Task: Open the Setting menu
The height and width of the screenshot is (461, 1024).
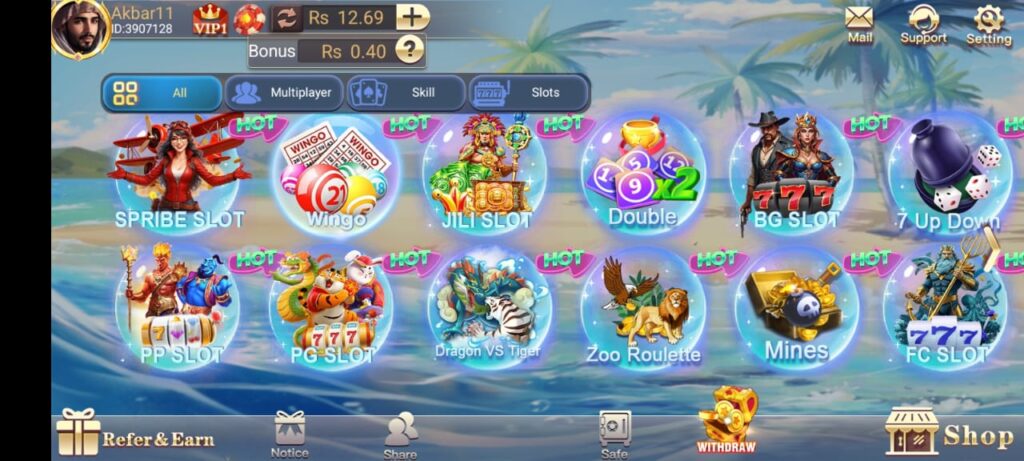Action: (x=988, y=23)
